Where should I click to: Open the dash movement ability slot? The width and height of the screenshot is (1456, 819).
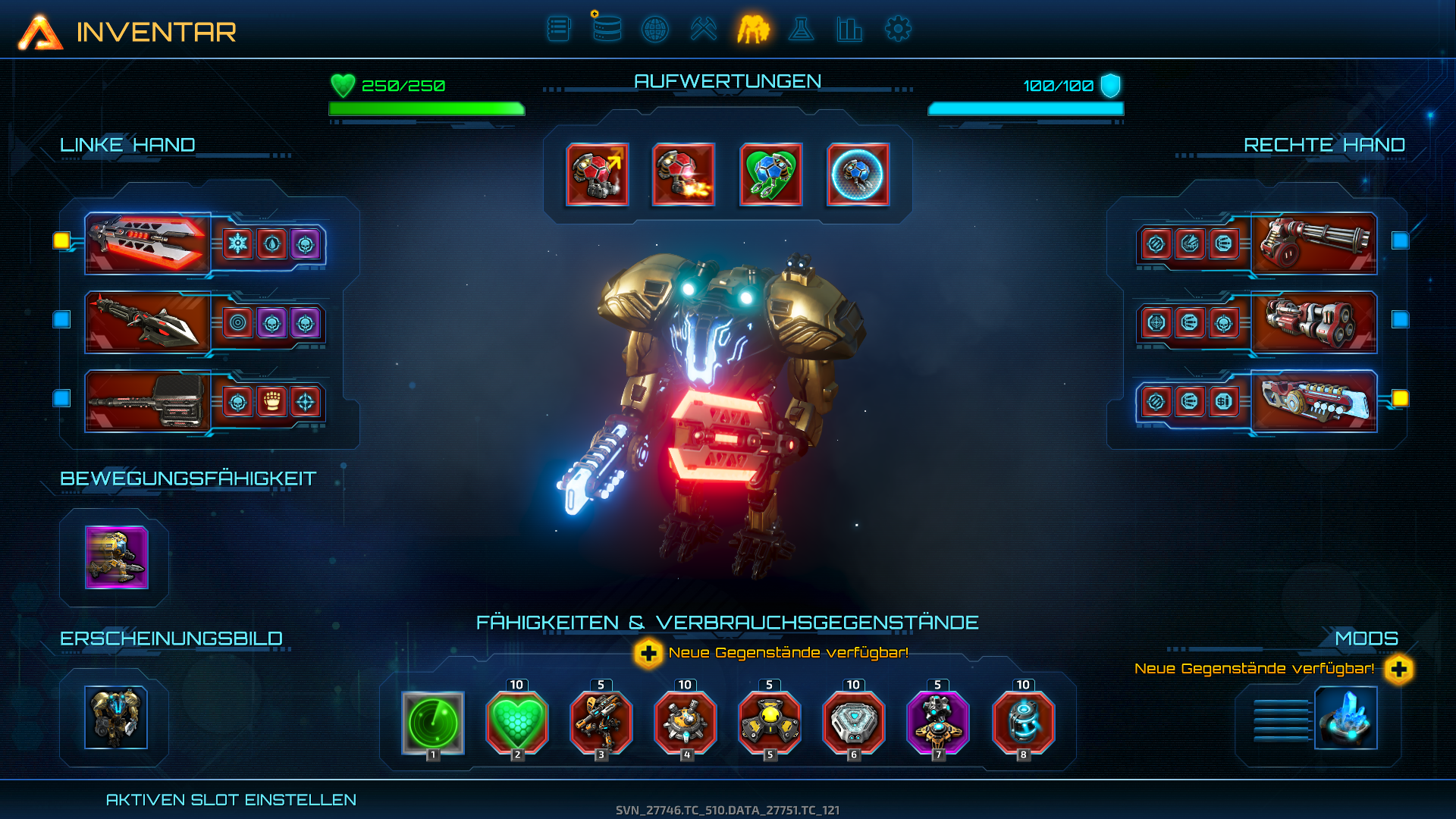(x=116, y=557)
